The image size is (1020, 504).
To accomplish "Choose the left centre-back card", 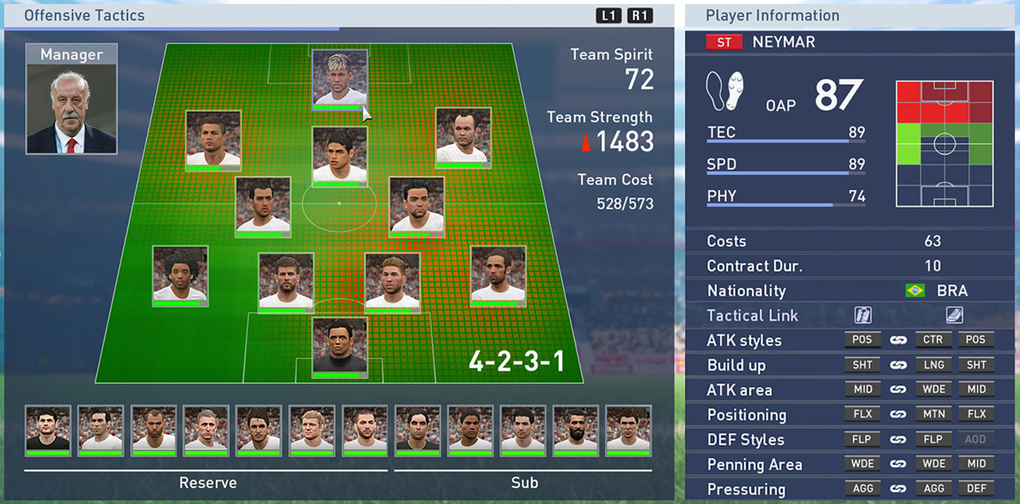I will (x=286, y=281).
